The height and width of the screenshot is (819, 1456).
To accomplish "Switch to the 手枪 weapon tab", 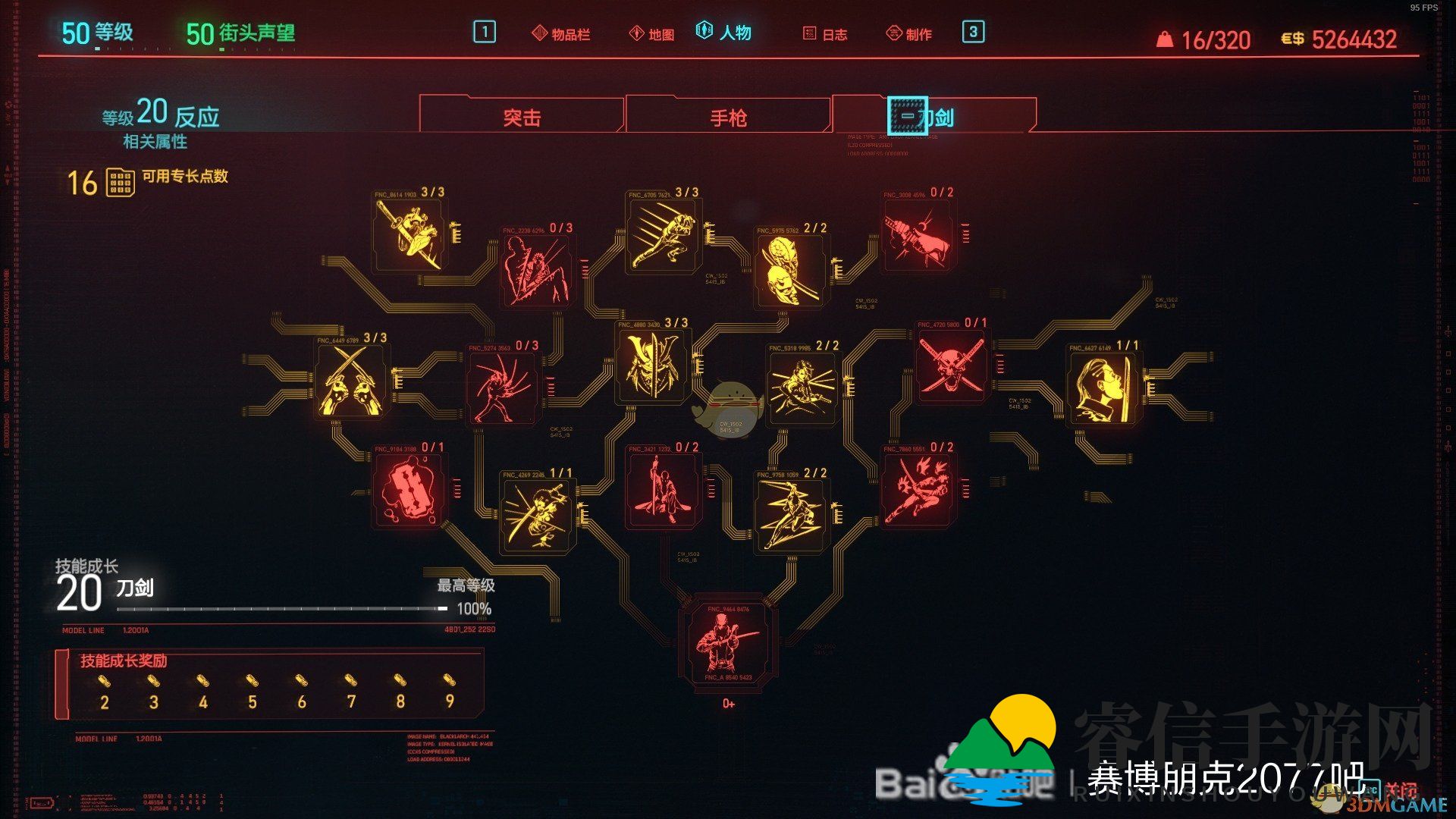I will click(x=730, y=116).
